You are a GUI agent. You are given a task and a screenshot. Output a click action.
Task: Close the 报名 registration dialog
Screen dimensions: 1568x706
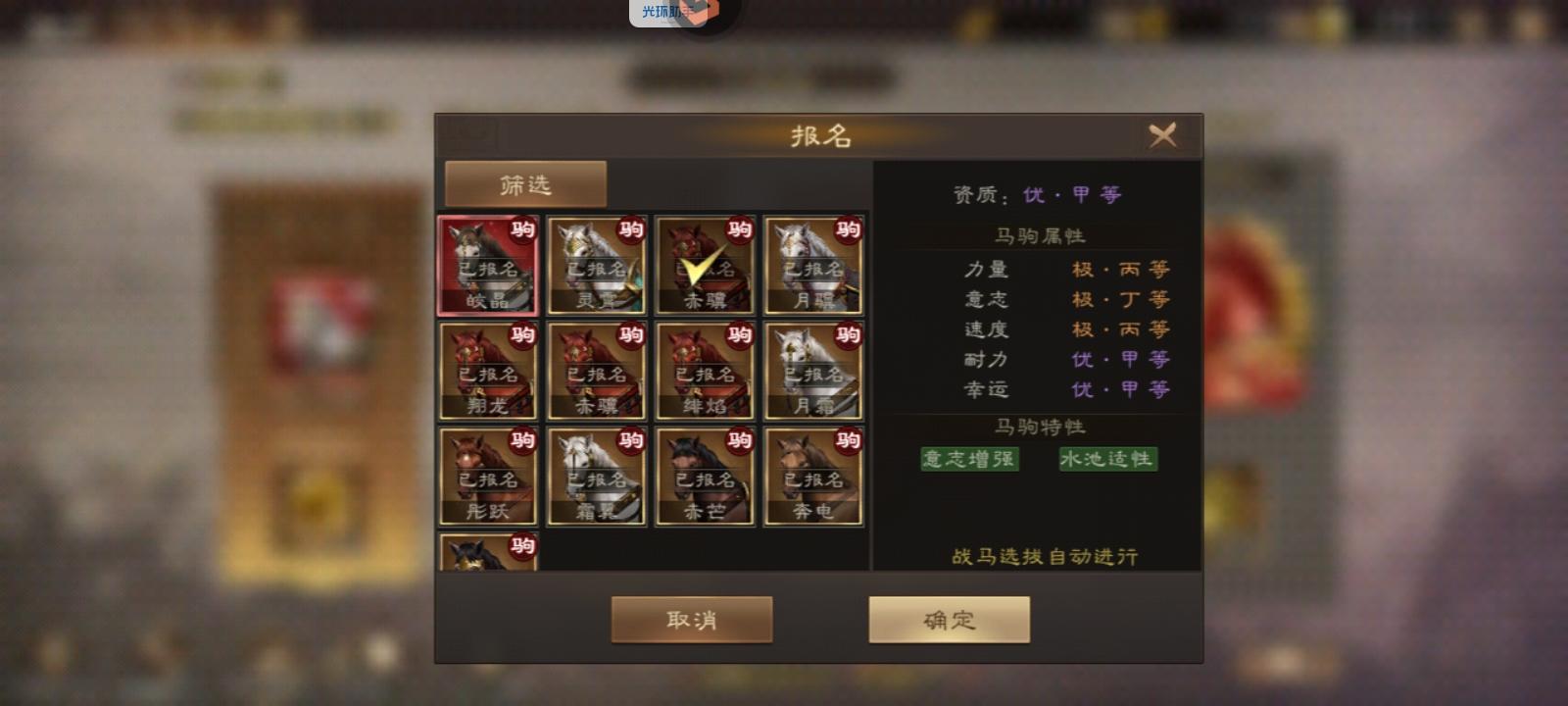point(1164,136)
